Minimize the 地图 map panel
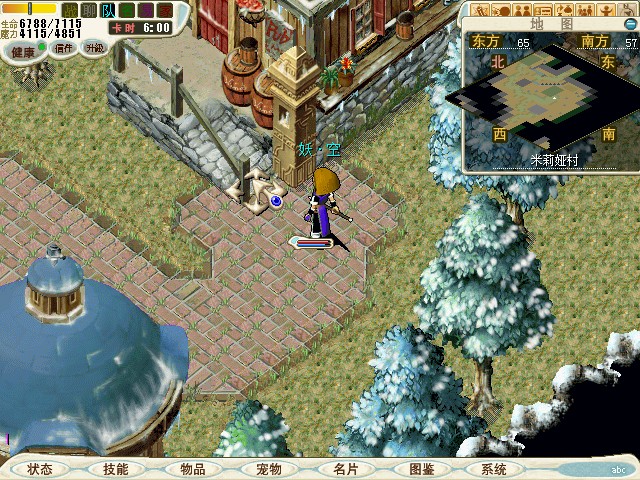The width and height of the screenshot is (640, 480). point(631,25)
